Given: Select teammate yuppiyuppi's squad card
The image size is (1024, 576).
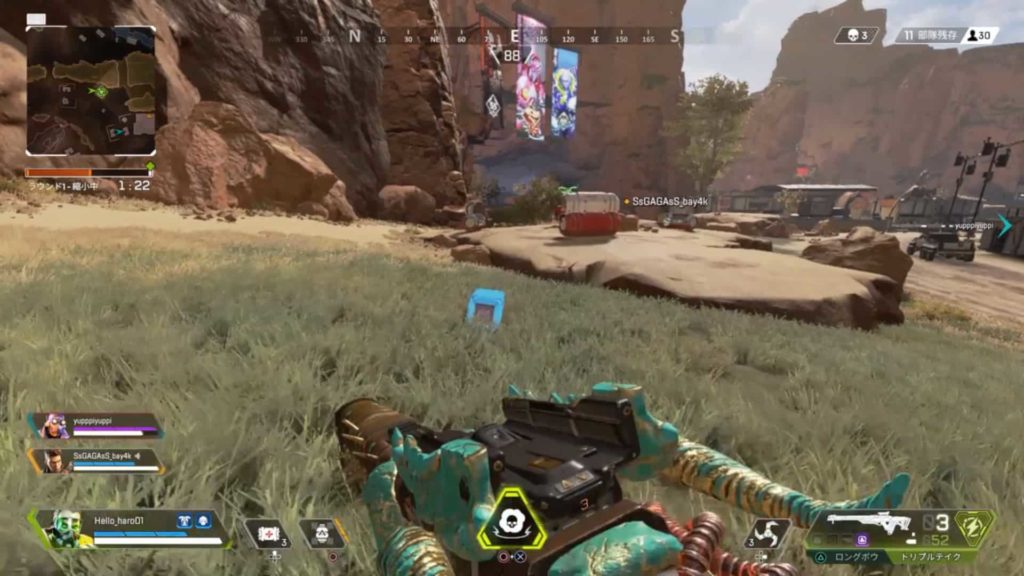Looking at the screenshot, I should (97, 426).
